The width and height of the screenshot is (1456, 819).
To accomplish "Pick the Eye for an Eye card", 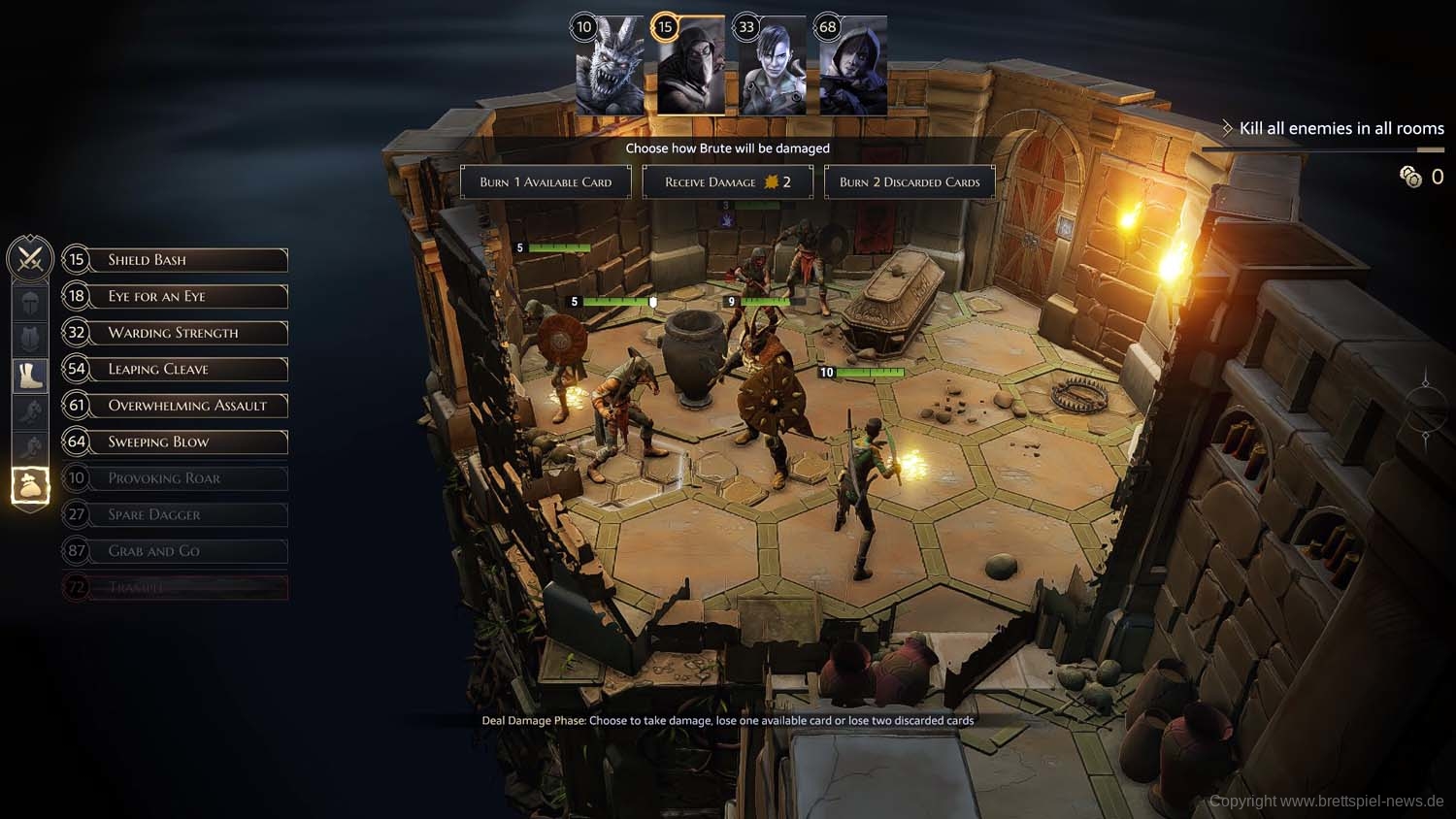I will pyautogui.click(x=176, y=296).
